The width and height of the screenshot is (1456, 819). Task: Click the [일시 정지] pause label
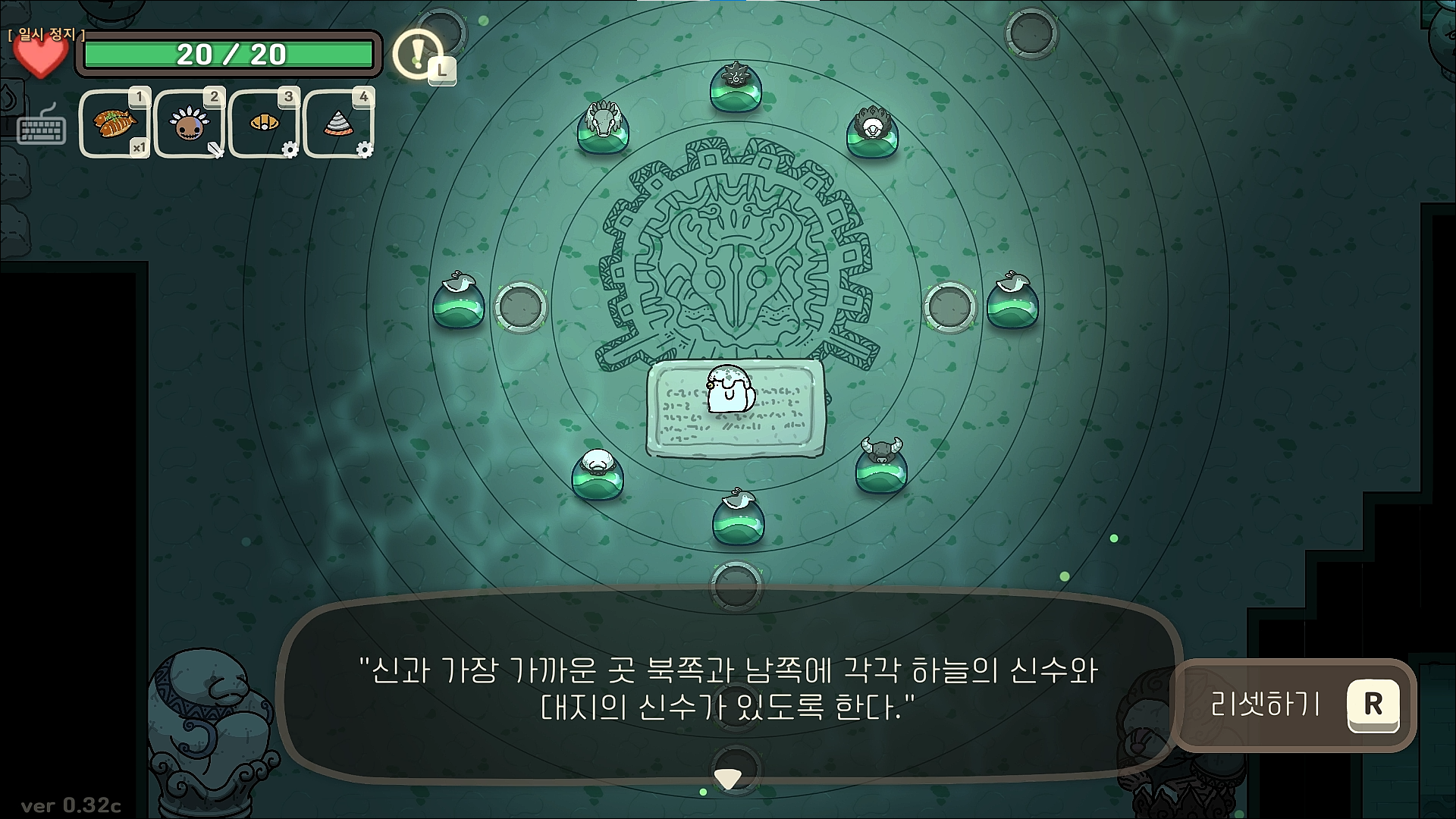click(x=45, y=34)
